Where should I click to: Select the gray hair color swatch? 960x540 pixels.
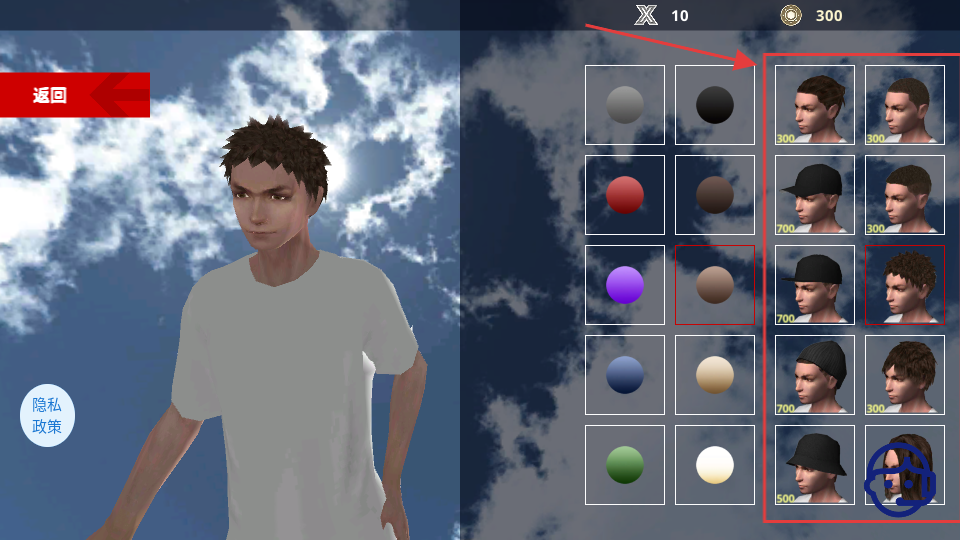pos(625,105)
